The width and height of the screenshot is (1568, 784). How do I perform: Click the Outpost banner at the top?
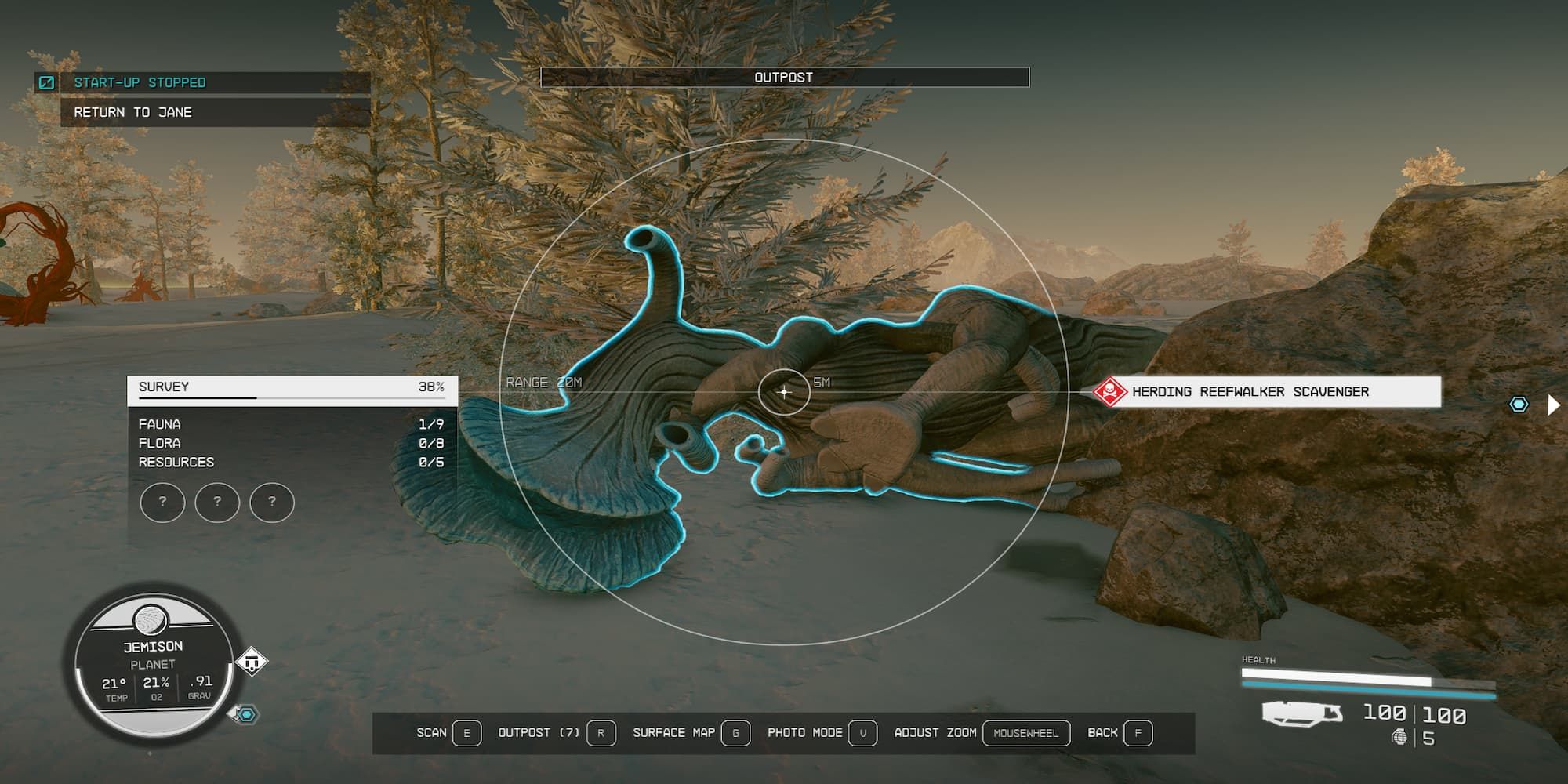(784, 78)
